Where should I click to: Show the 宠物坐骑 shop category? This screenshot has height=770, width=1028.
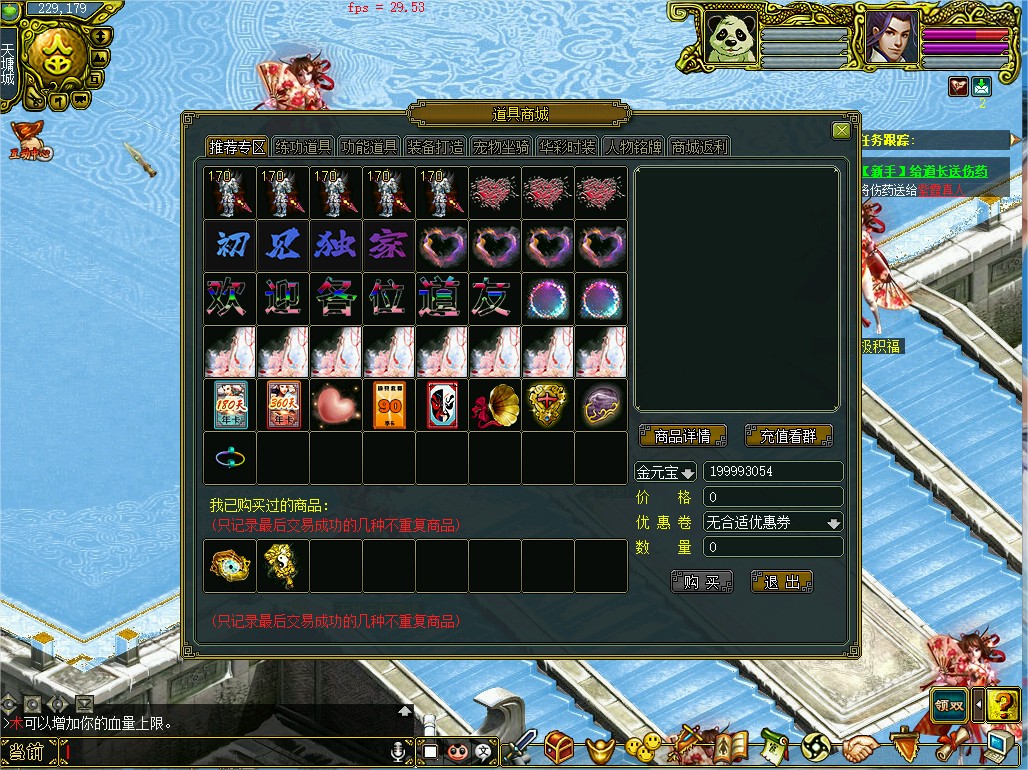[x=501, y=147]
